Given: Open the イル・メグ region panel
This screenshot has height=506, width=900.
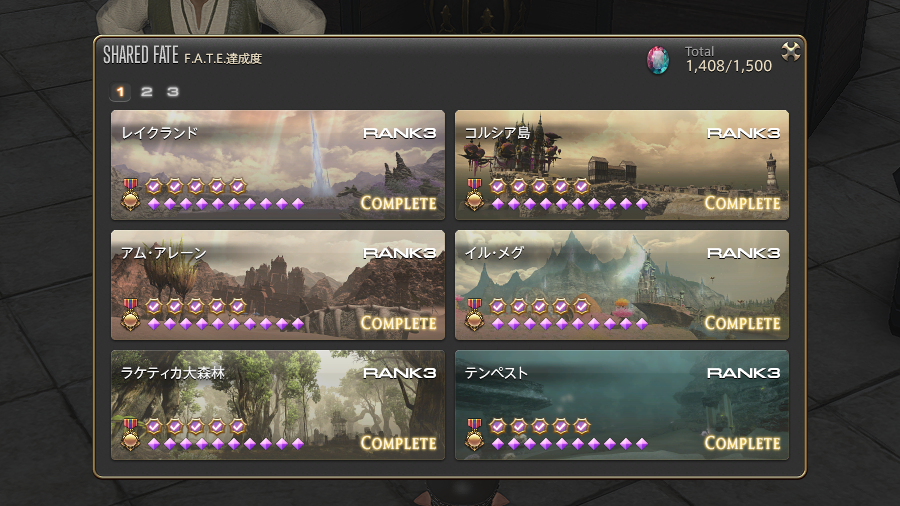Looking at the screenshot, I should [x=621, y=285].
